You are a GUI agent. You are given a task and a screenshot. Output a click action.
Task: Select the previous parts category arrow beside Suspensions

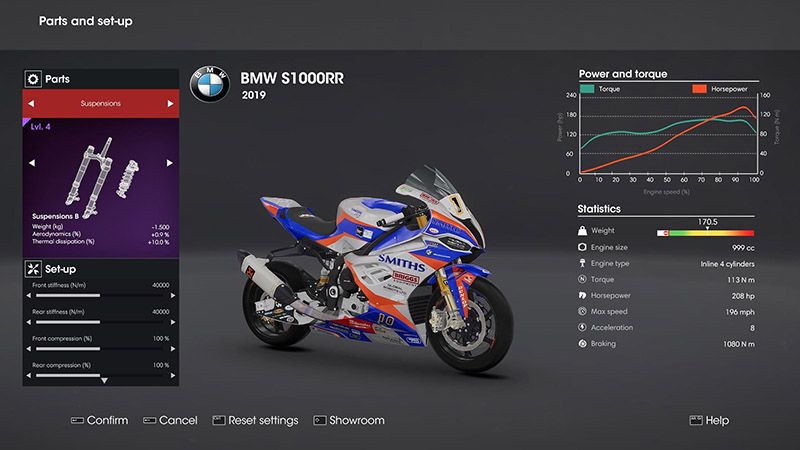click(31, 103)
